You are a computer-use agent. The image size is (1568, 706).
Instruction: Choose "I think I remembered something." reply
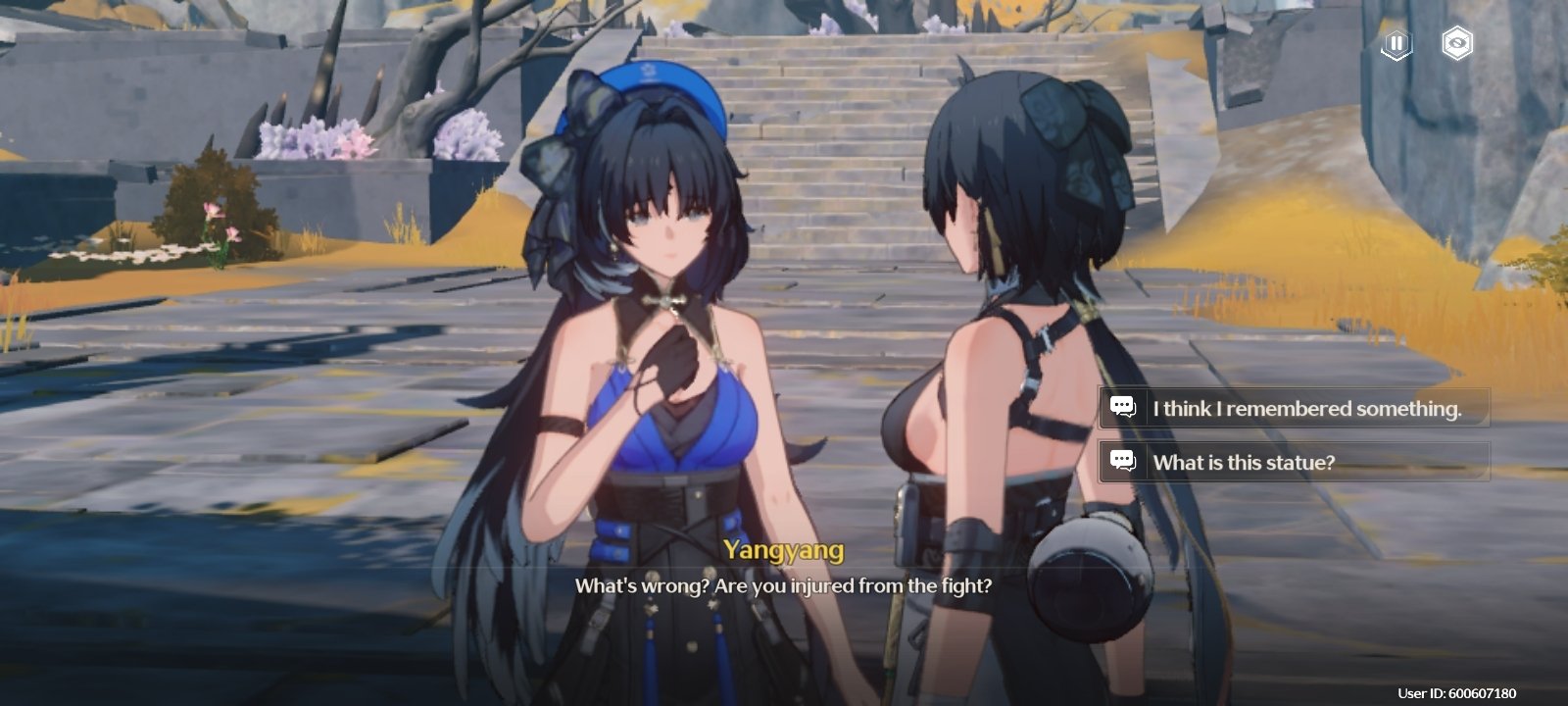[x=1294, y=408]
